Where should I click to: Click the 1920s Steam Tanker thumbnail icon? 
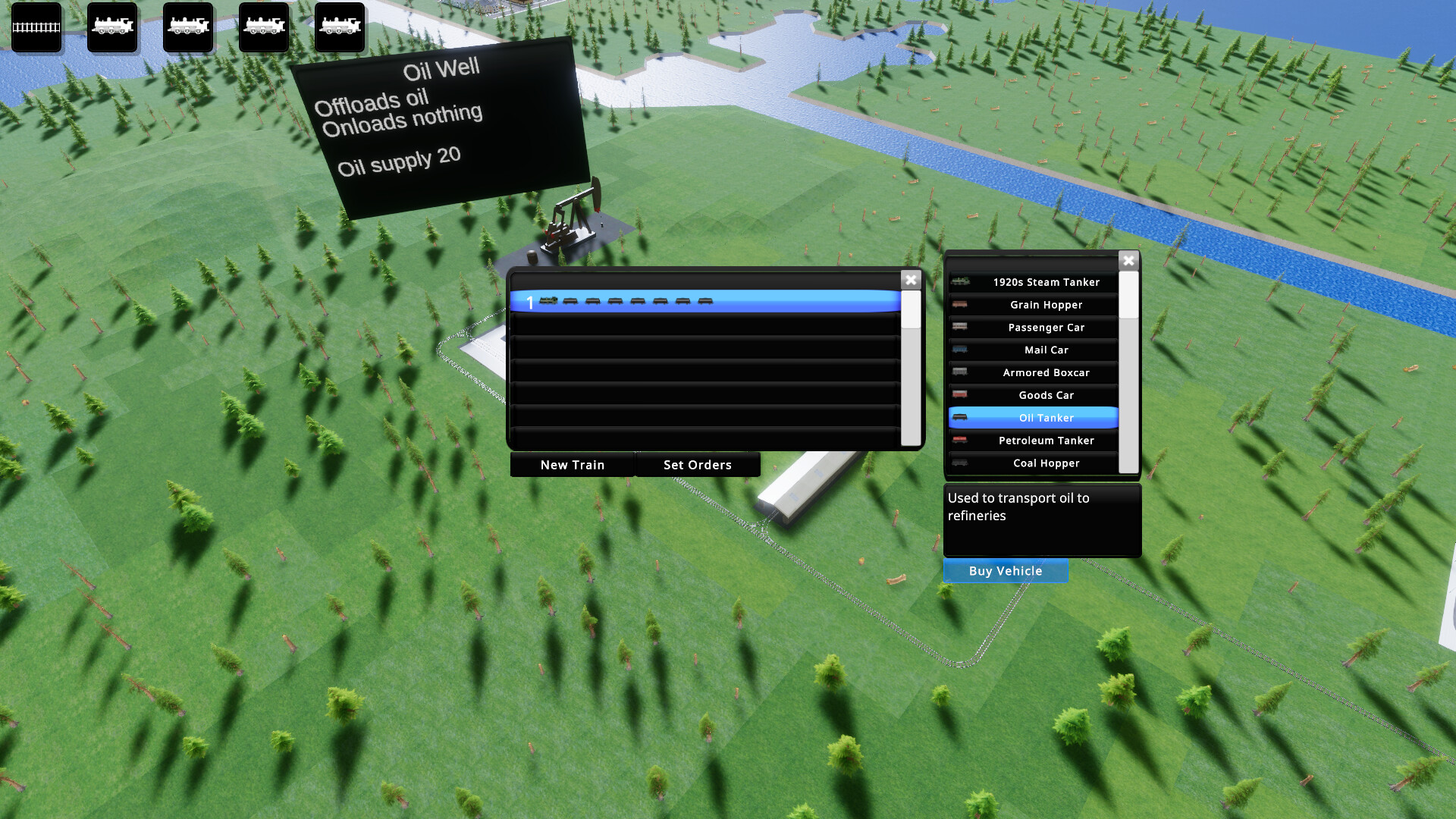(962, 281)
